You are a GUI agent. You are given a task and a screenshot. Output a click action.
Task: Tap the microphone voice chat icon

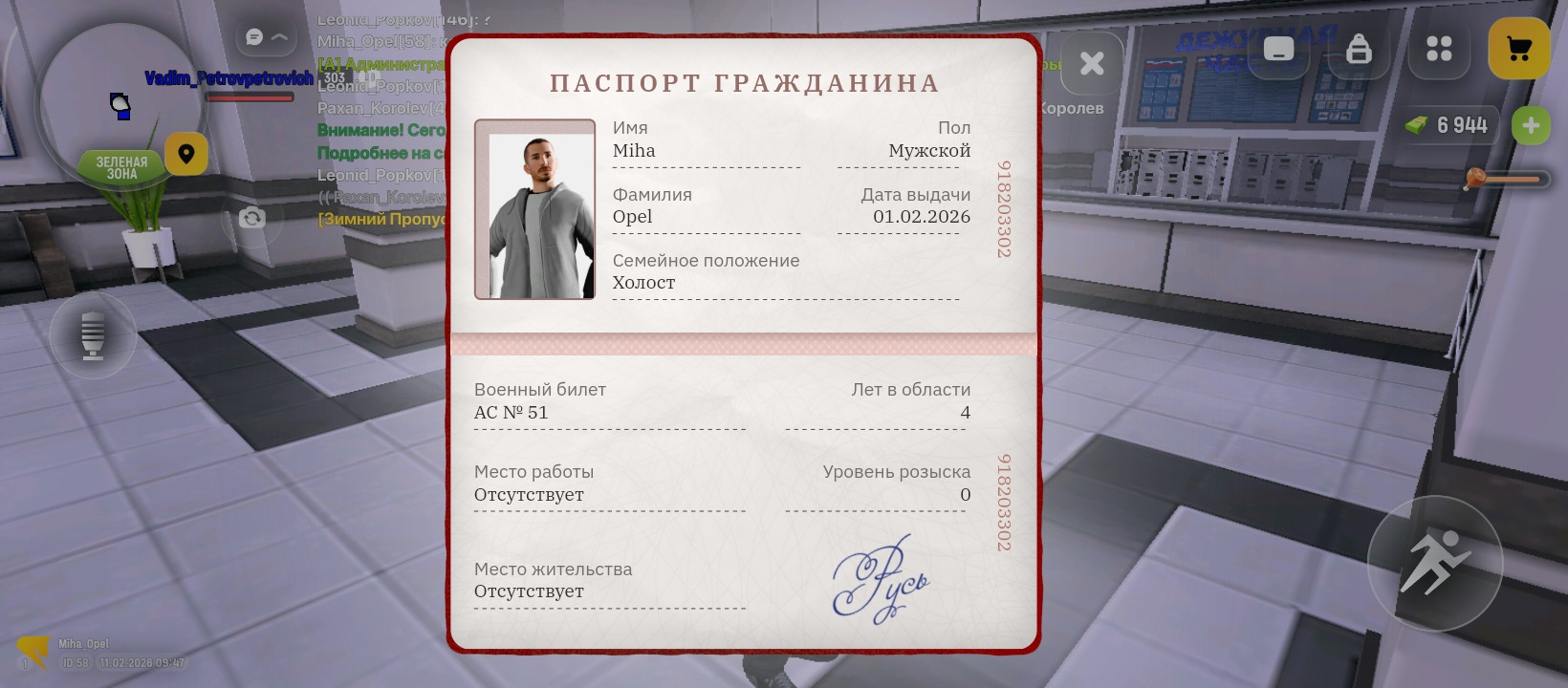[92, 335]
